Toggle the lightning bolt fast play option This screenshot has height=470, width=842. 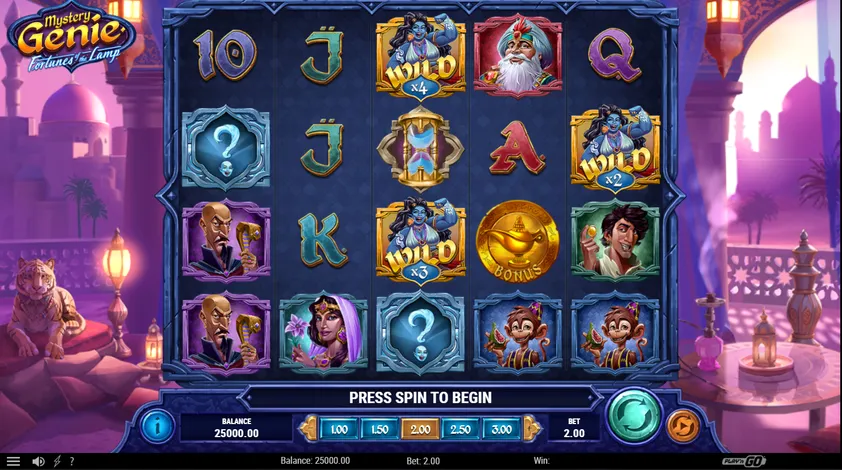(x=56, y=461)
